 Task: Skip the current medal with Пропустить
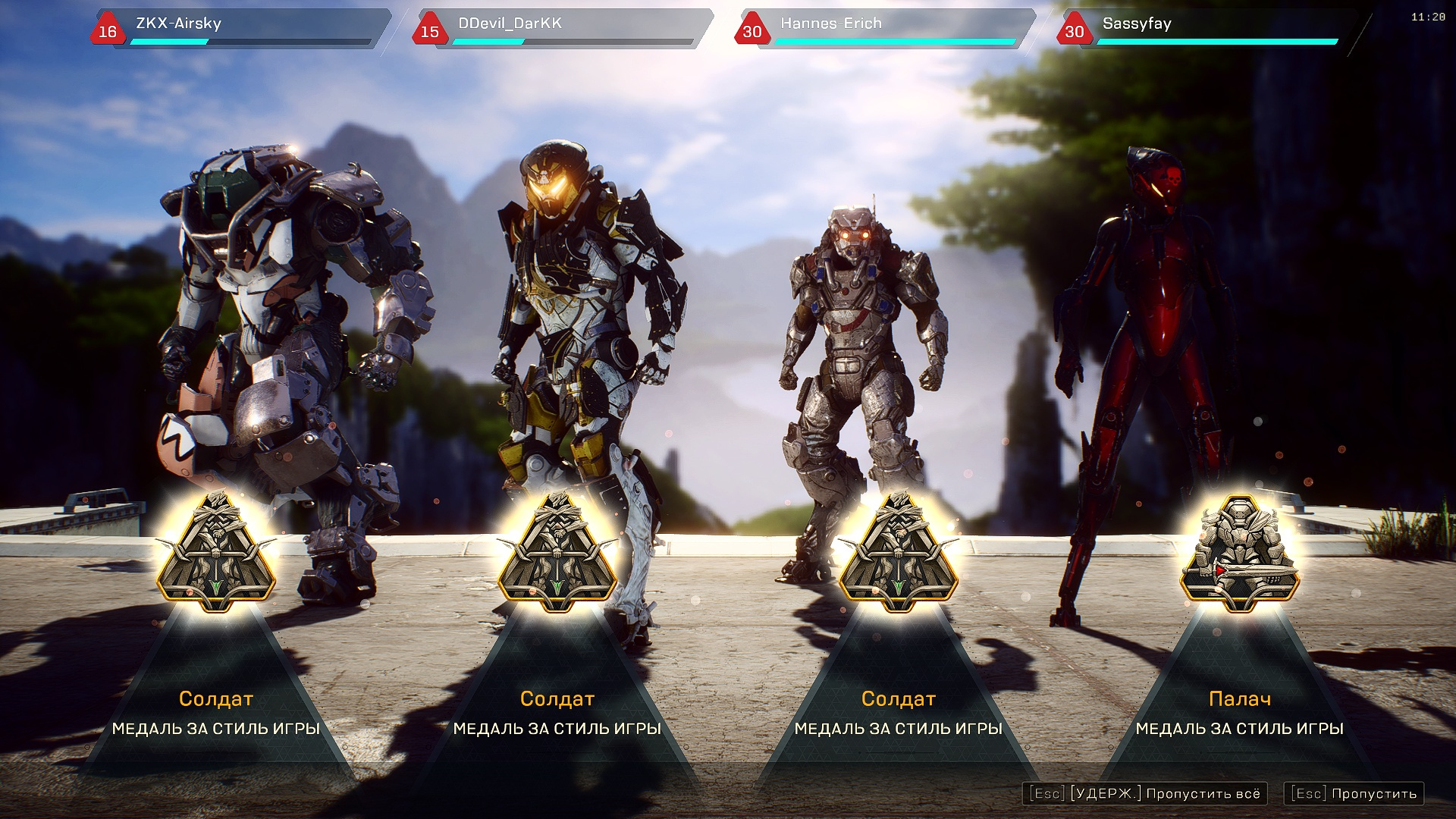pos(1354,793)
